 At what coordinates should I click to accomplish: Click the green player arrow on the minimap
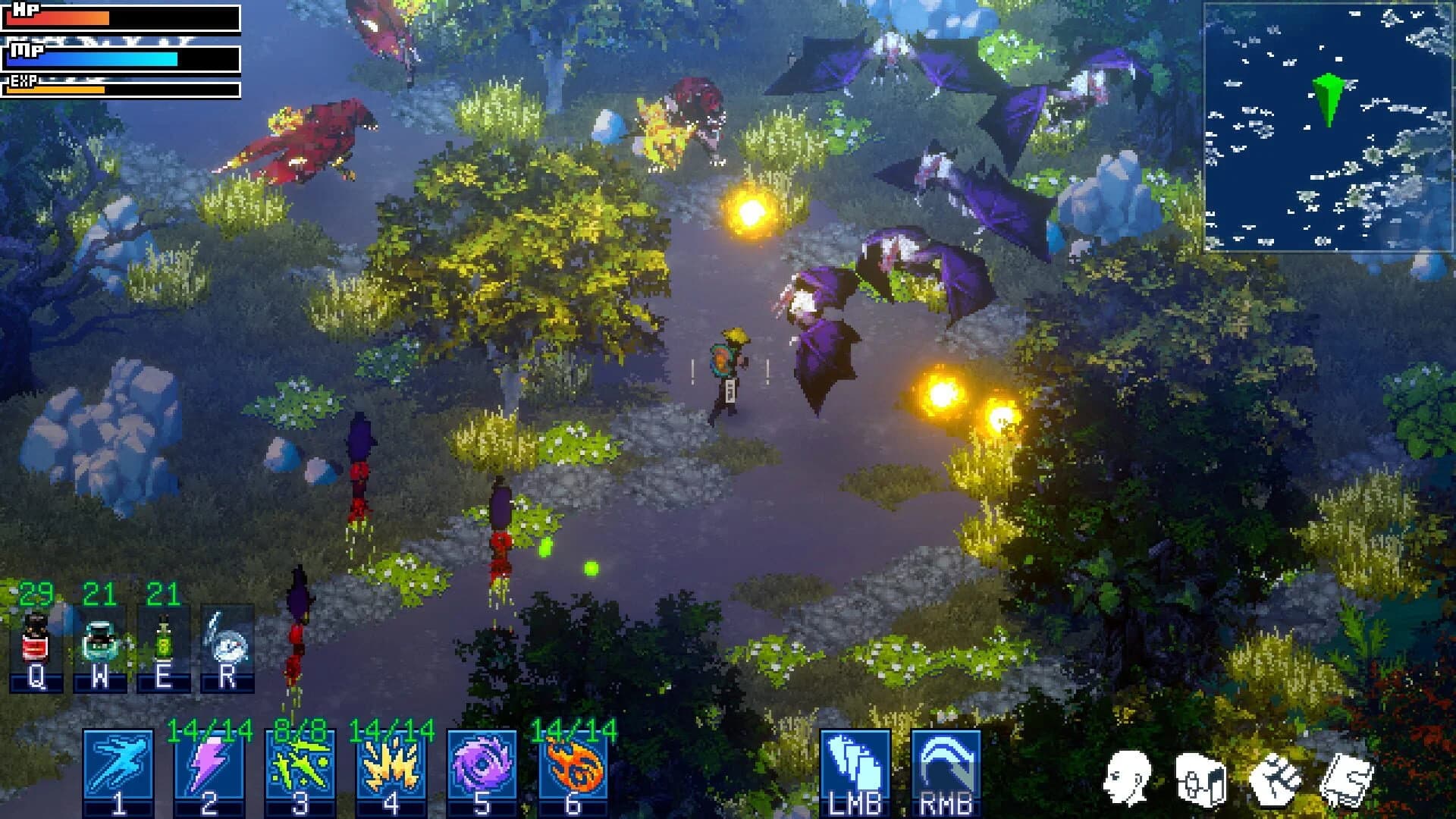point(1329,99)
